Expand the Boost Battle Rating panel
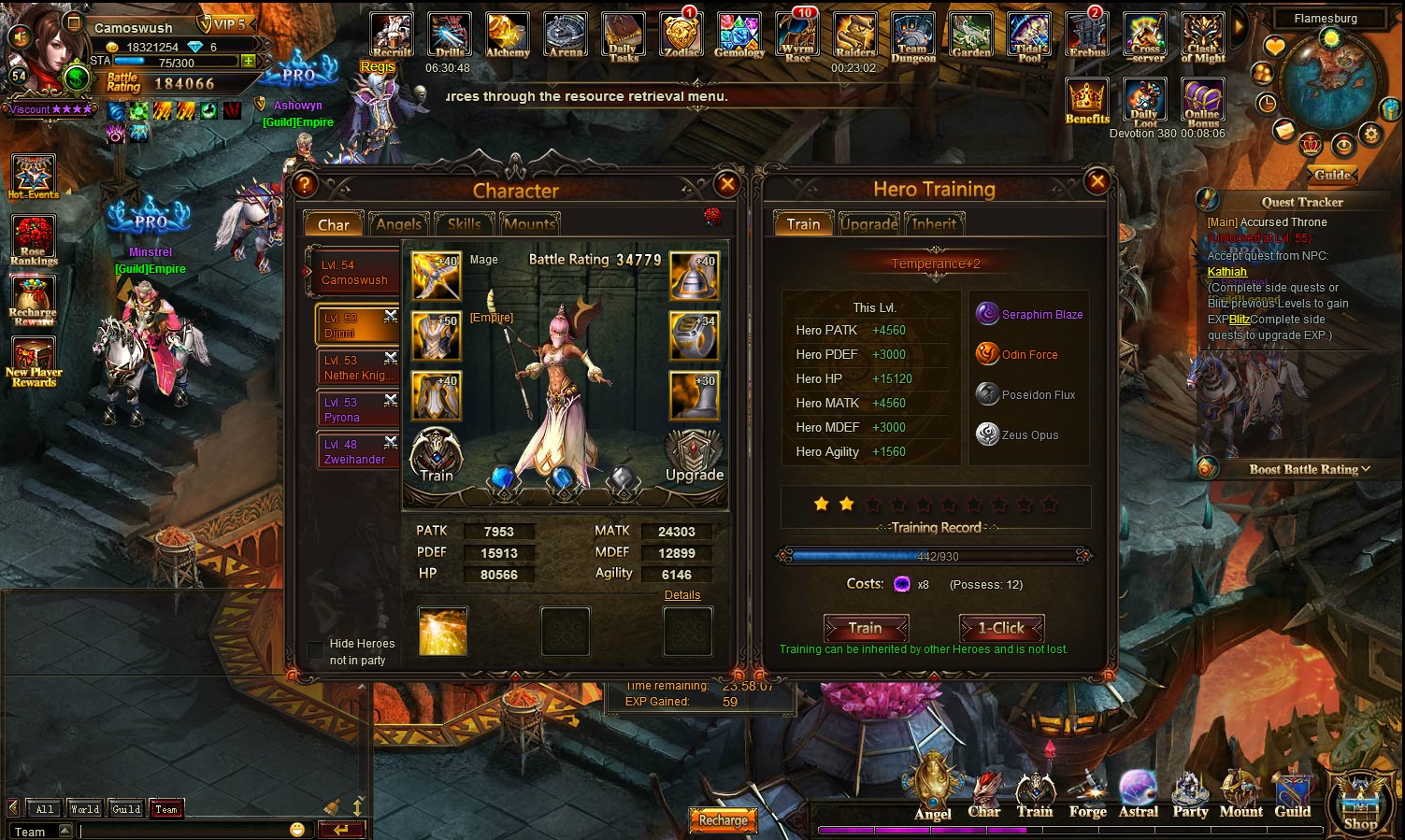This screenshot has width=1405, height=840. coord(1309,469)
